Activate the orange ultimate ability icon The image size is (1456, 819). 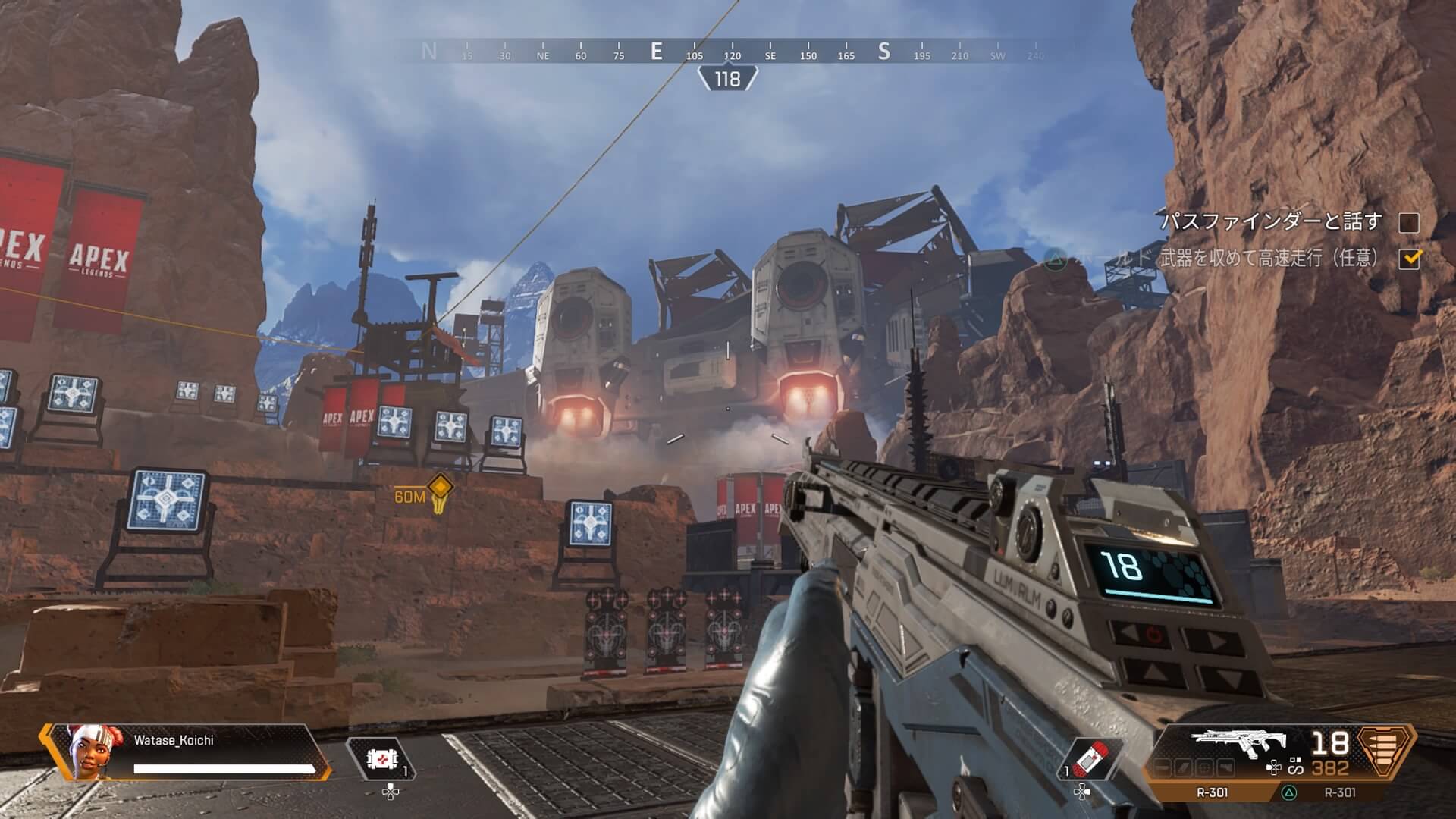[x=1386, y=751]
